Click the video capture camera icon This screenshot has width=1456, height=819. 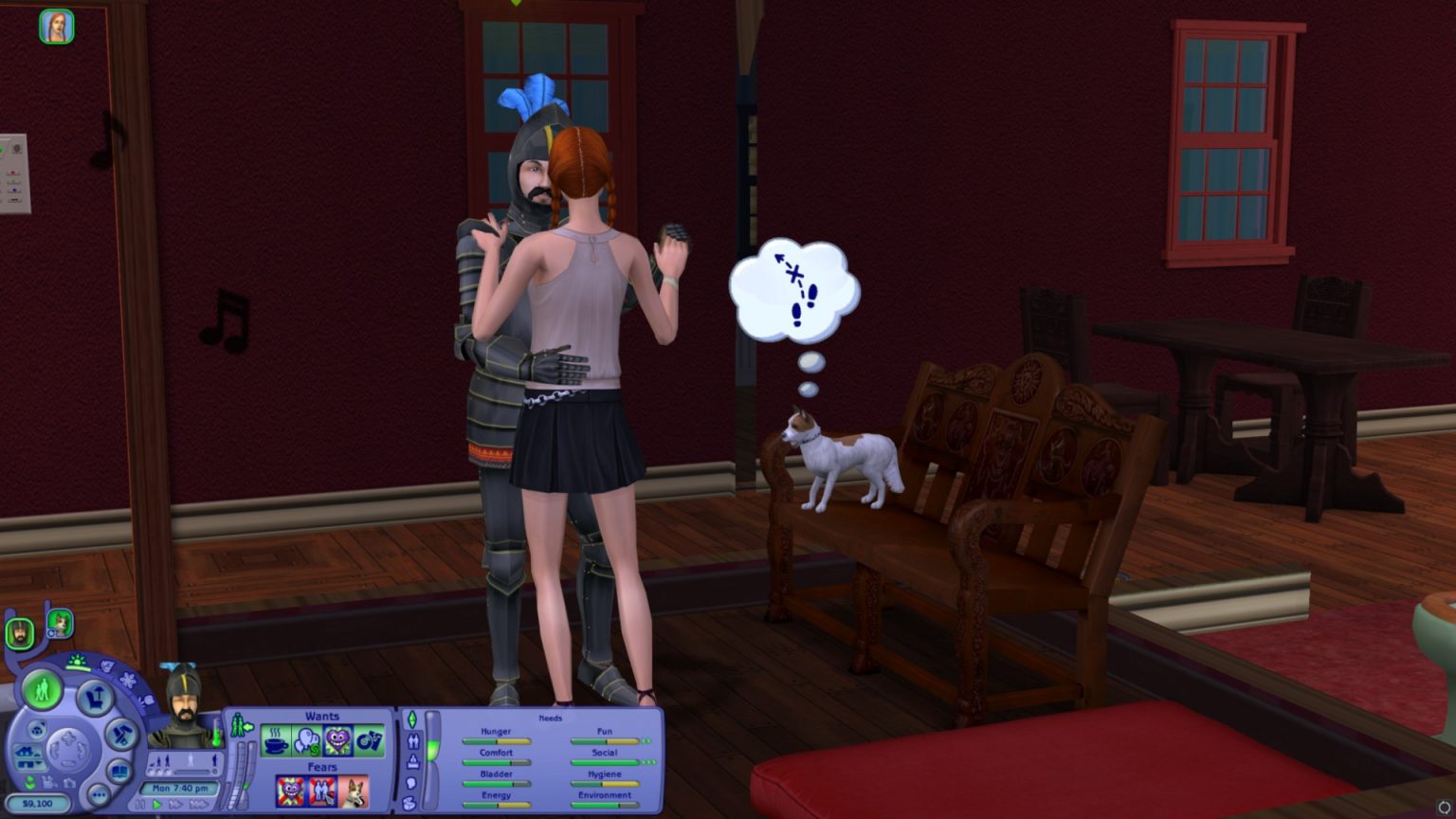(49, 782)
